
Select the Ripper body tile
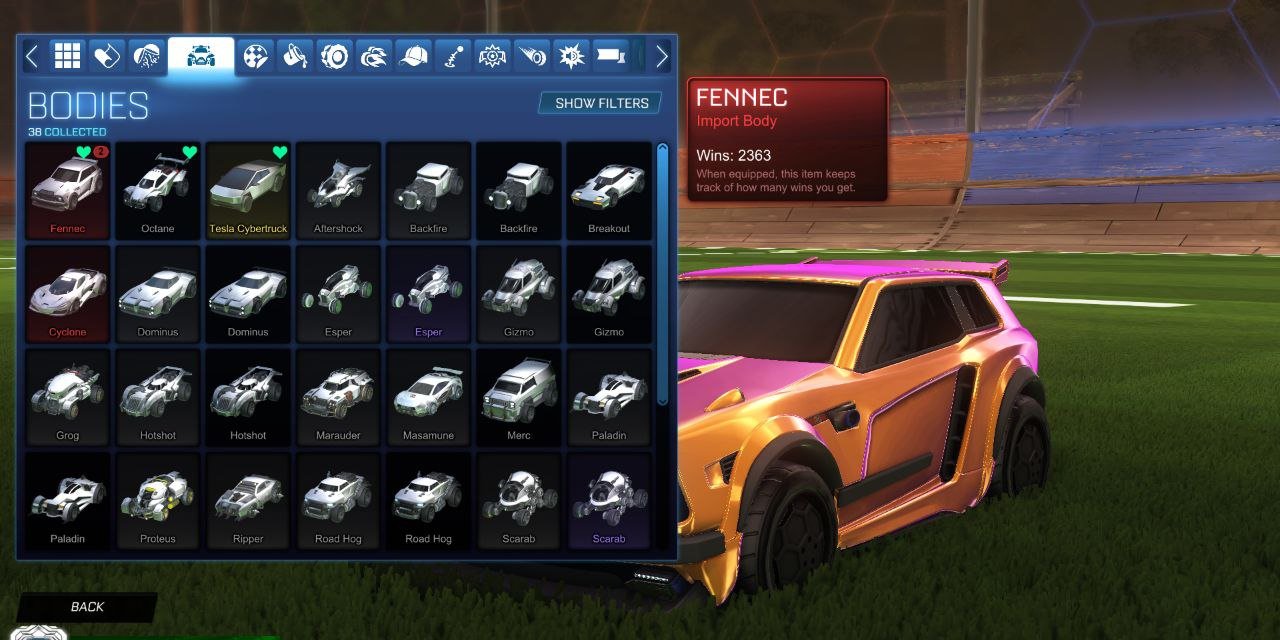coord(248,501)
